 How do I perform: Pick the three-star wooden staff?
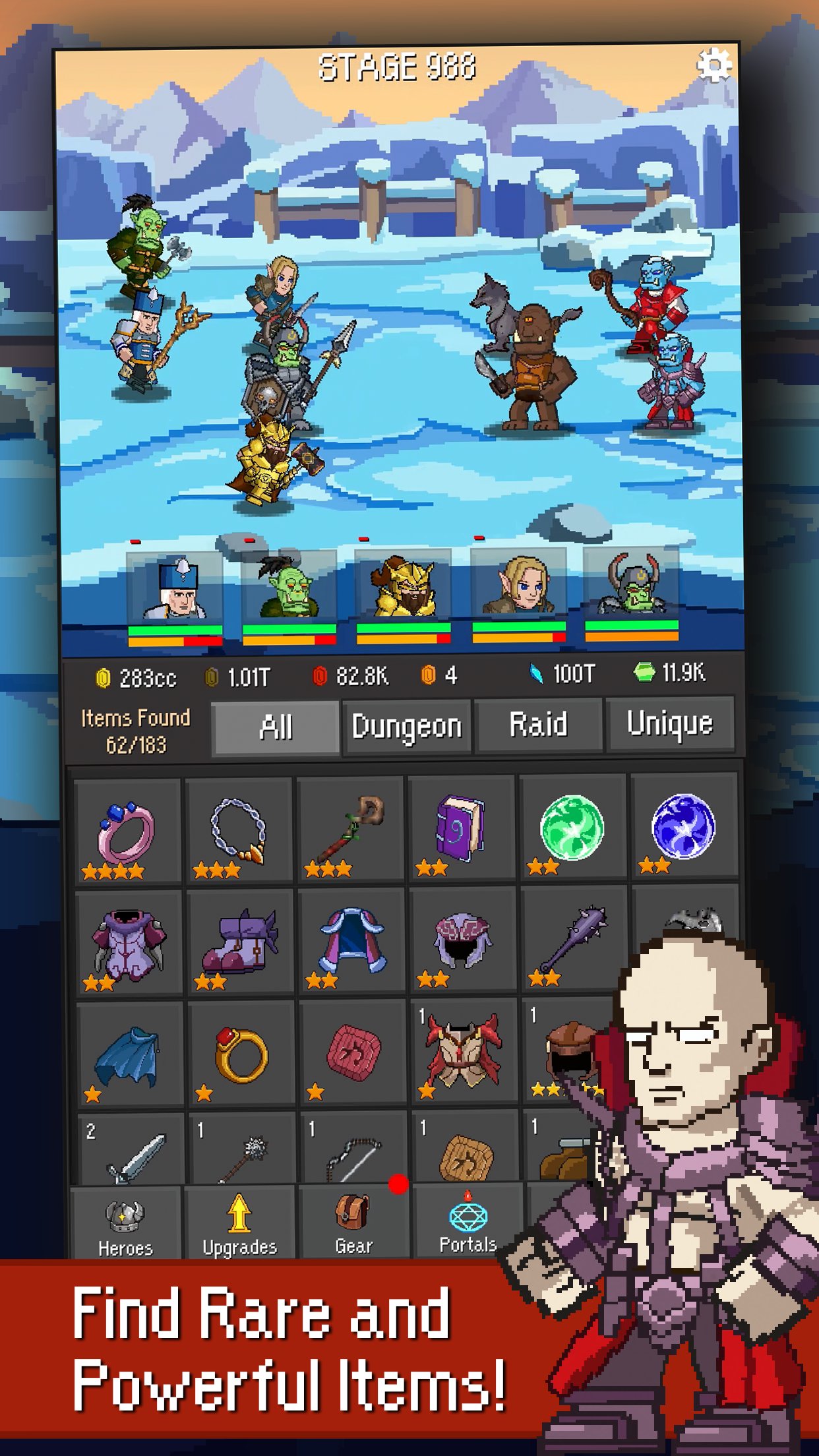point(350,829)
